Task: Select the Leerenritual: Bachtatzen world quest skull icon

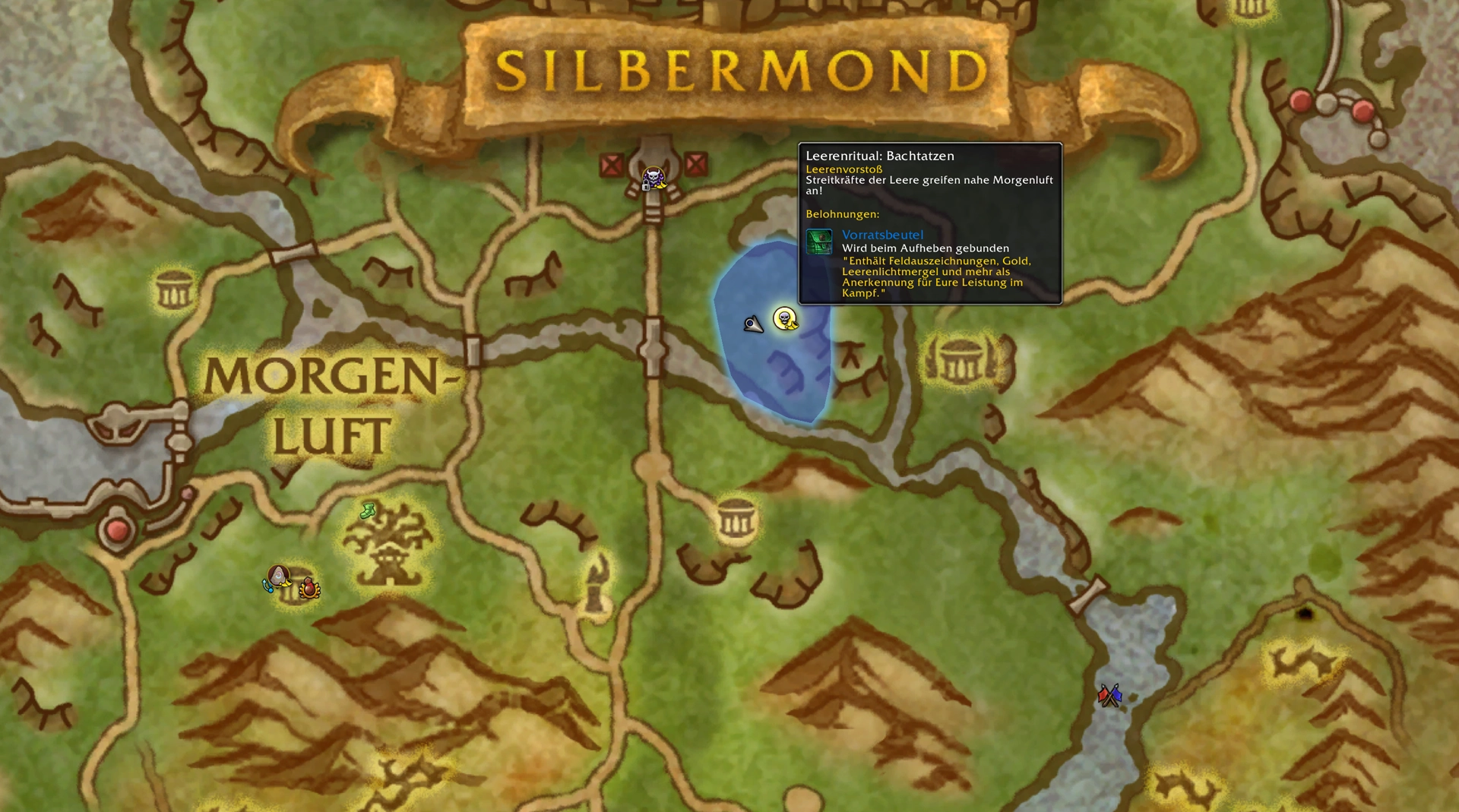Action: coord(784,320)
